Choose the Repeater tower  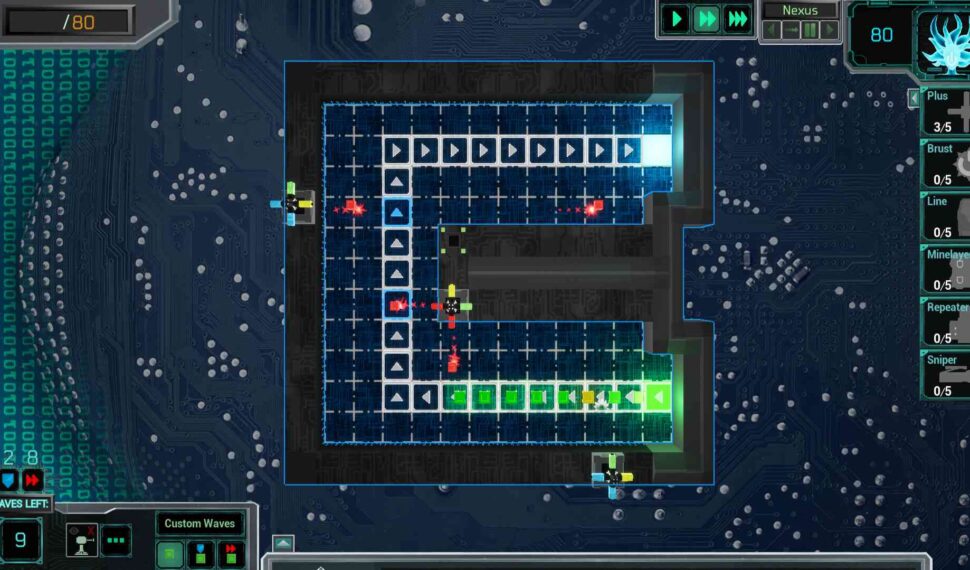tap(946, 319)
